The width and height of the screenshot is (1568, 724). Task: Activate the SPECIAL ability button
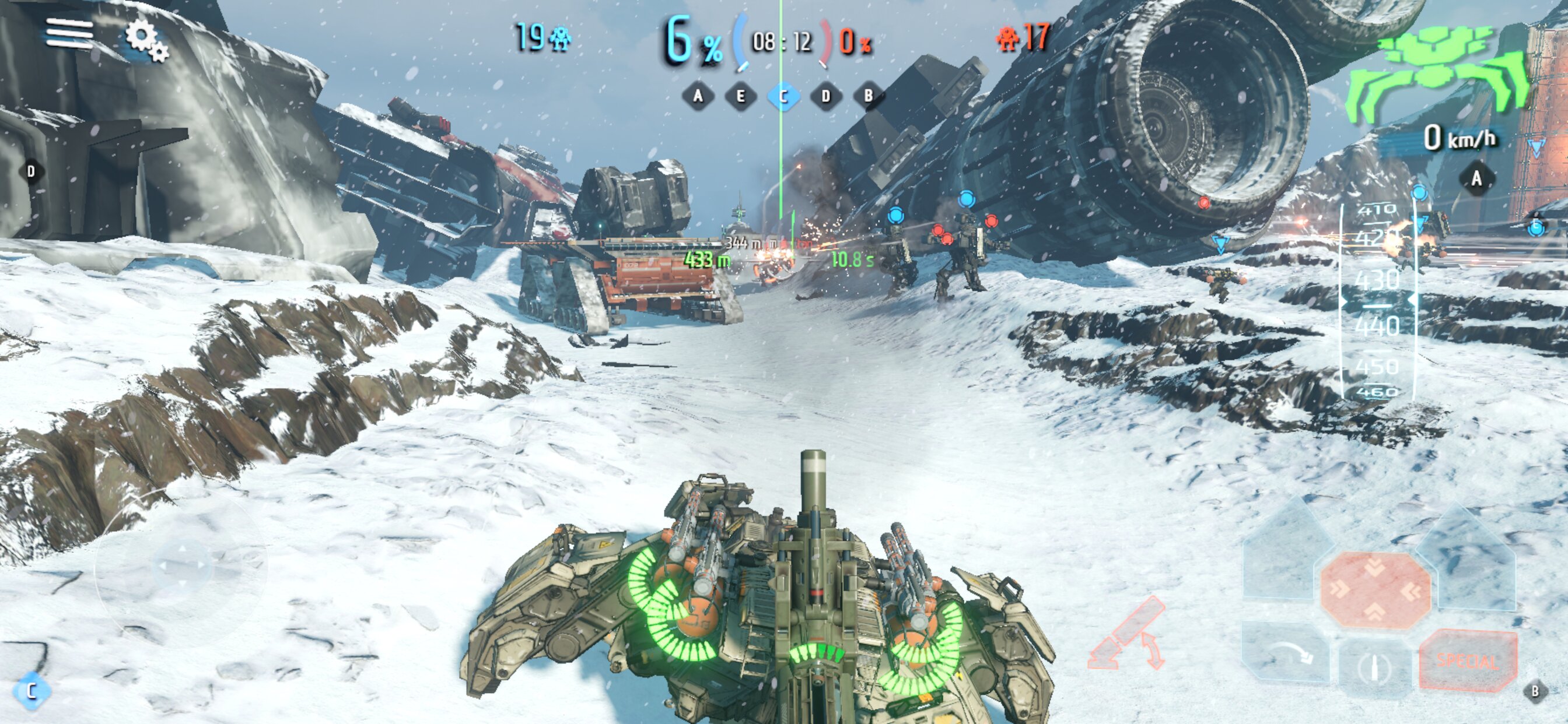[1468, 660]
